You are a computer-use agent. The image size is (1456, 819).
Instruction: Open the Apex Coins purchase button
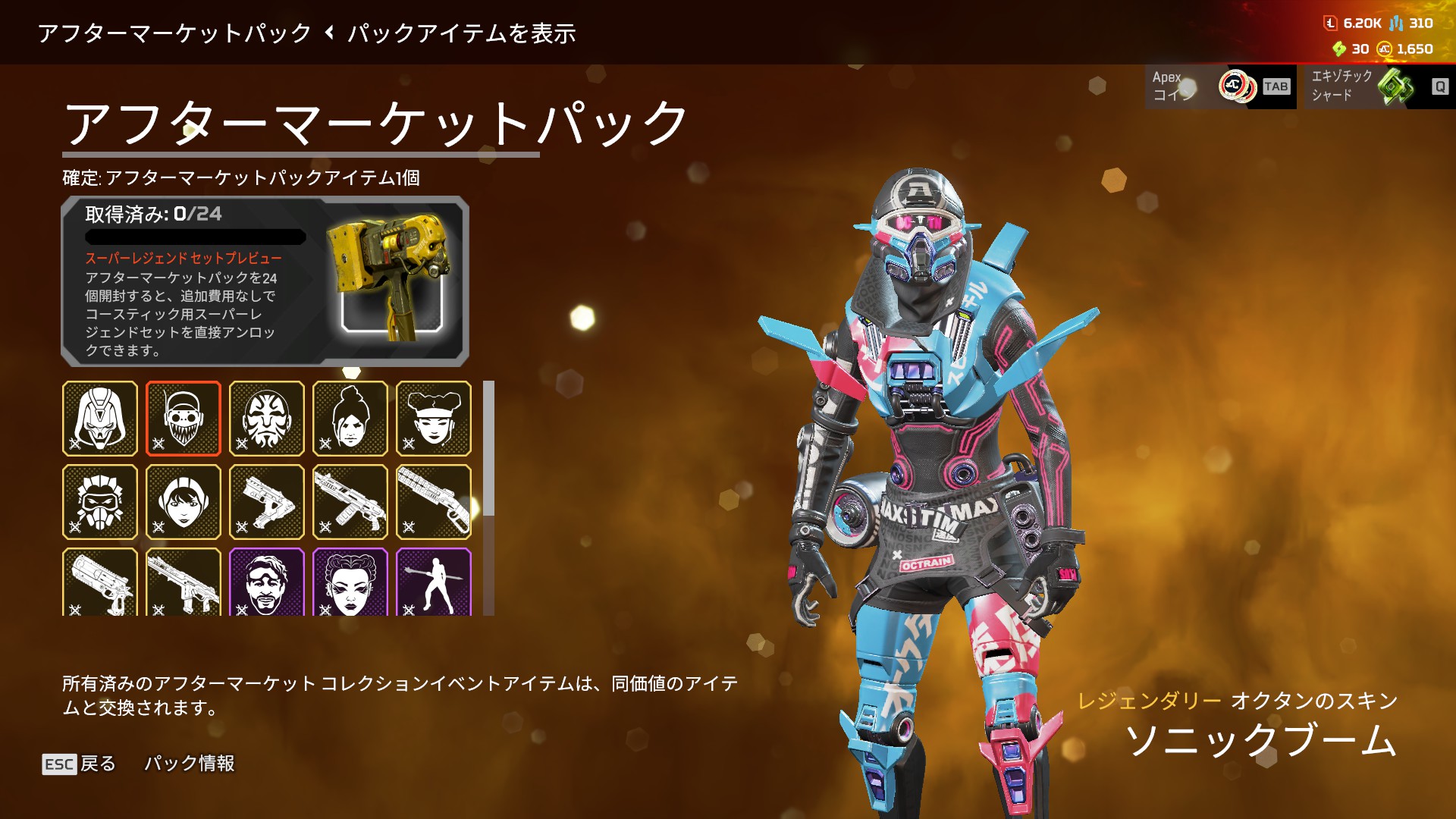pos(1220,86)
